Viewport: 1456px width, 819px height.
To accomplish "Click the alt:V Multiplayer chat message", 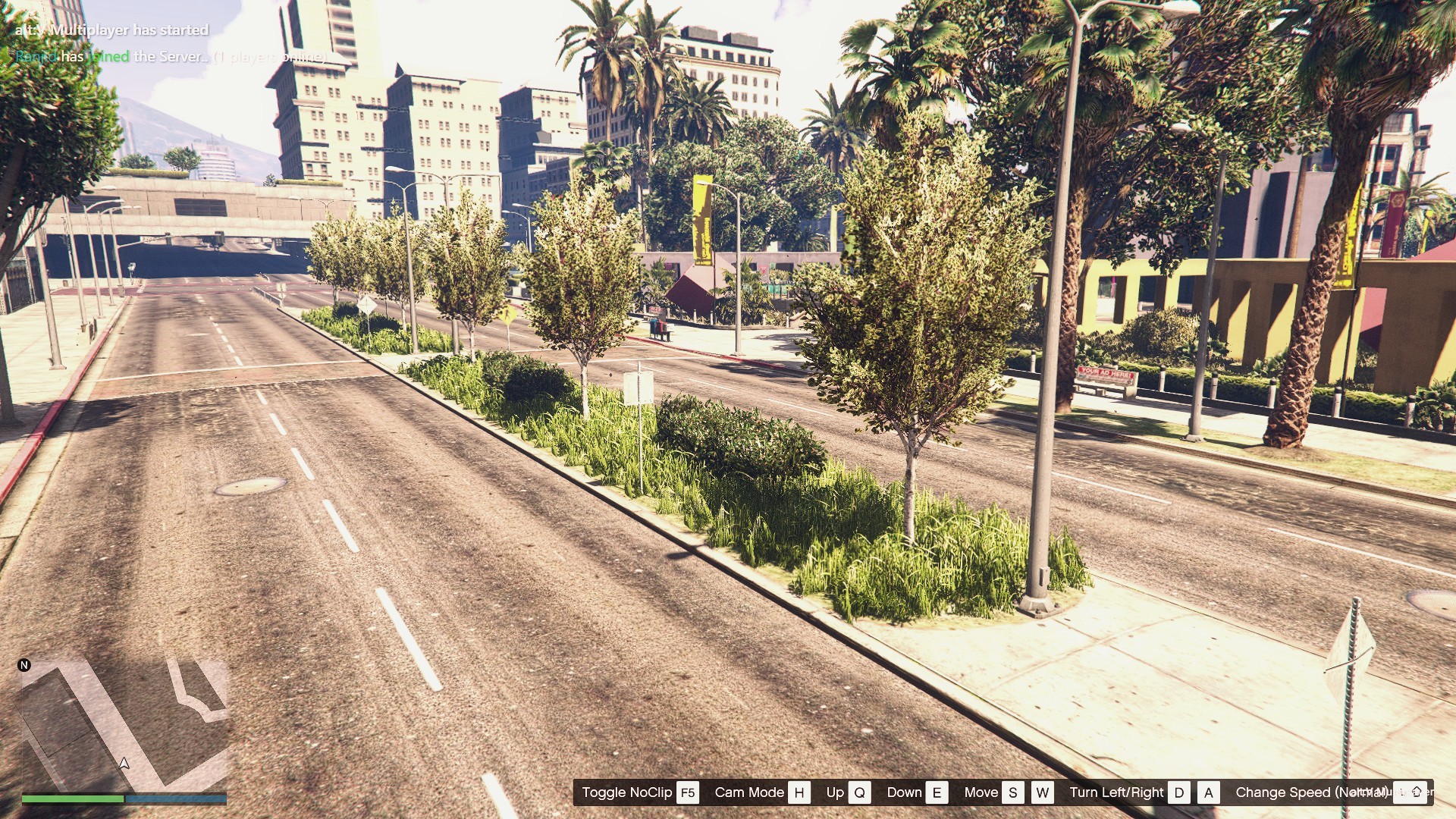I will click(x=111, y=30).
